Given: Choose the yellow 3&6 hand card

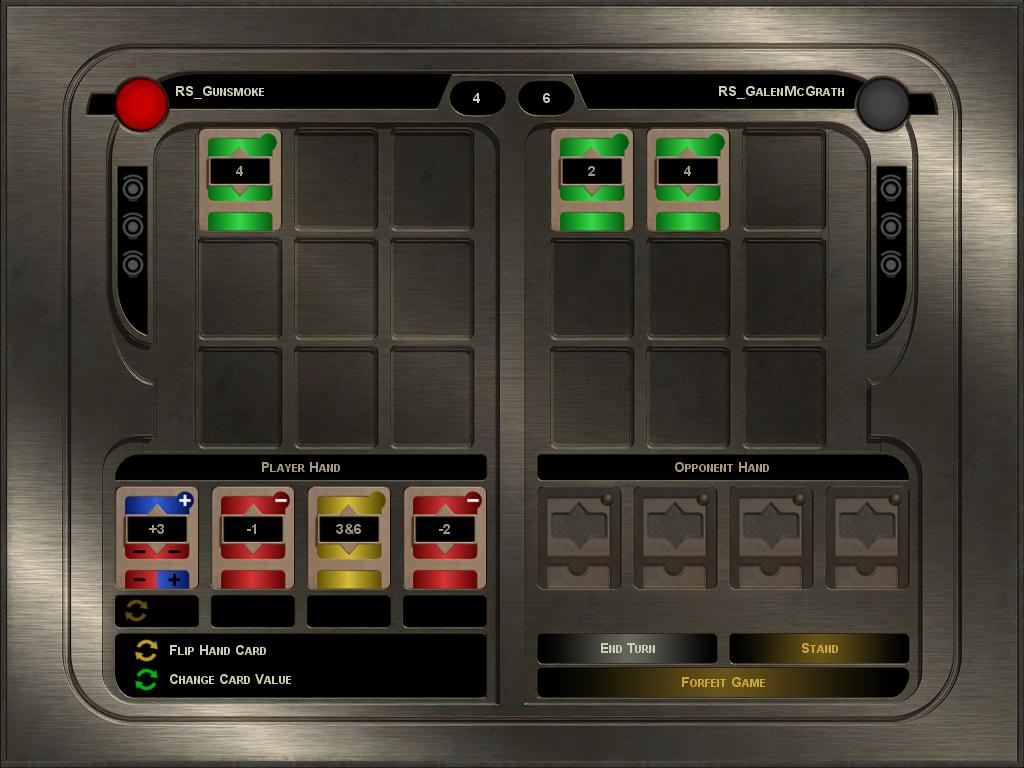Looking at the screenshot, I should 348,537.
